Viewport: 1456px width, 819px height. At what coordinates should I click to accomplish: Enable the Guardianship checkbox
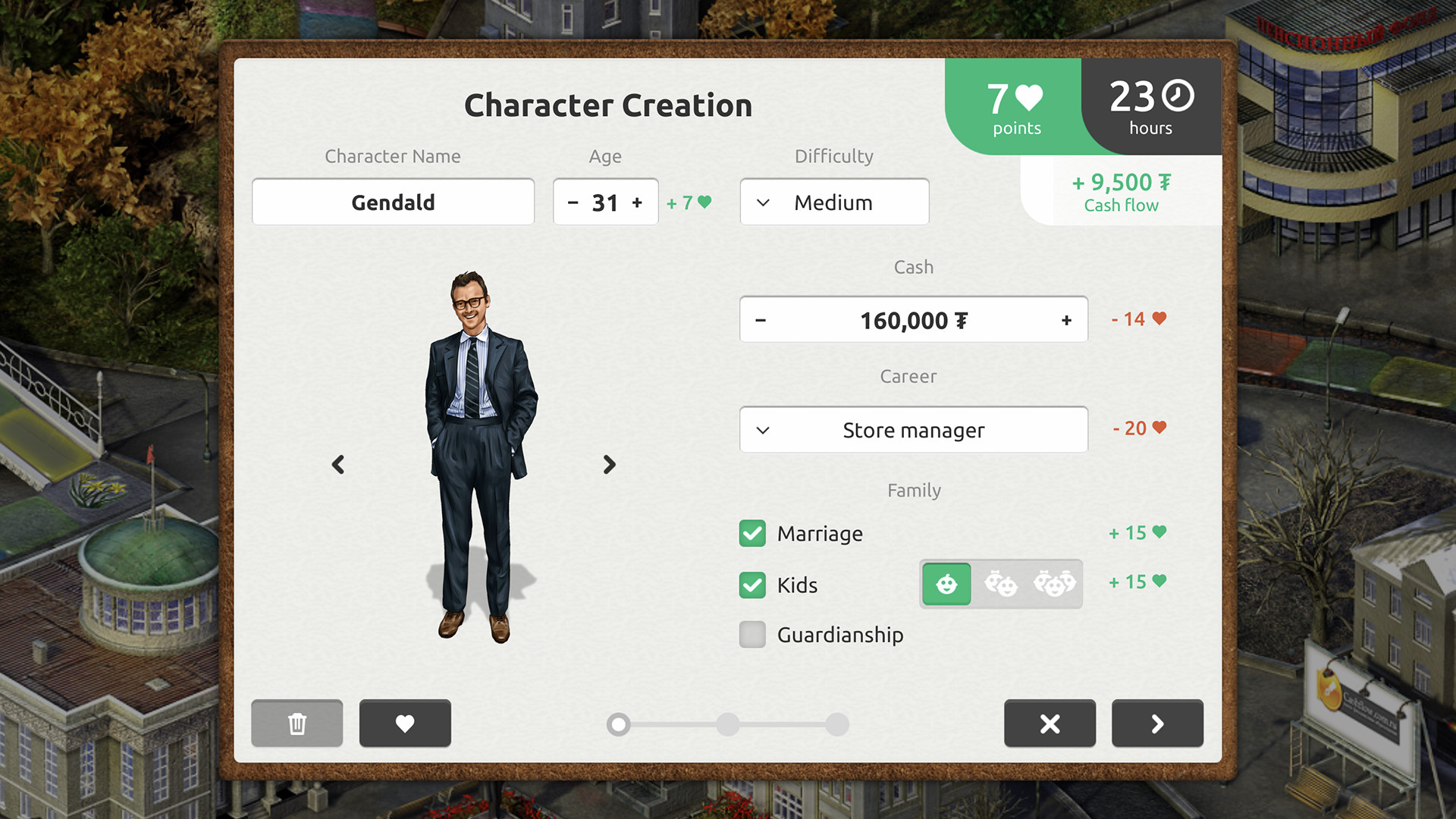752,635
